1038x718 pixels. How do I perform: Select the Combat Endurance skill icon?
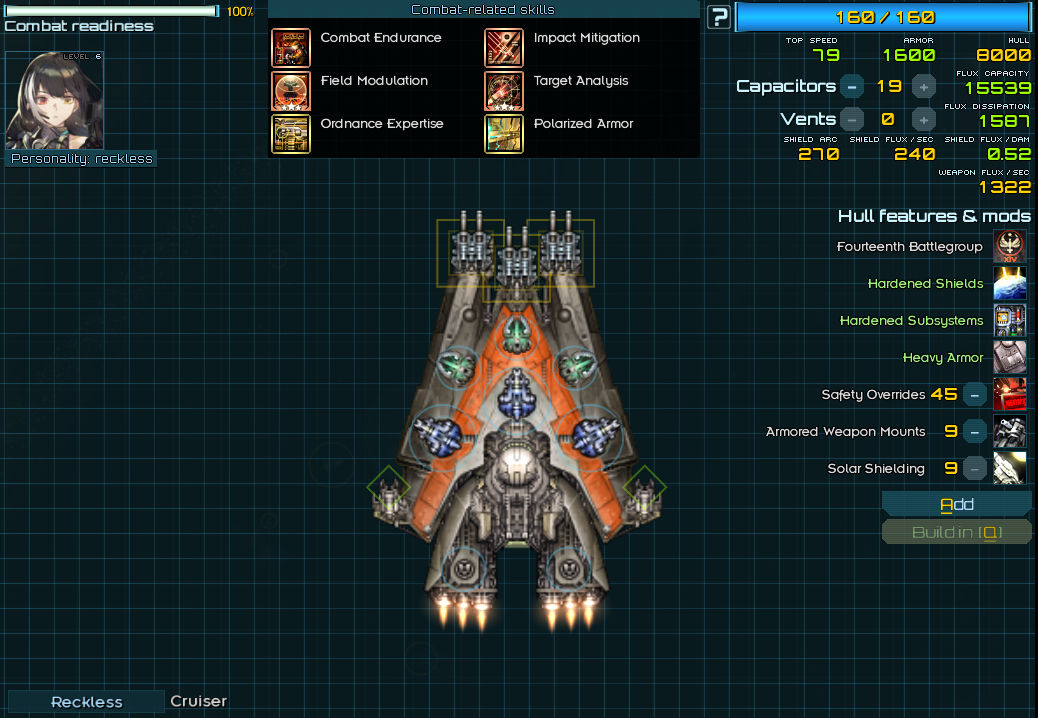291,47
